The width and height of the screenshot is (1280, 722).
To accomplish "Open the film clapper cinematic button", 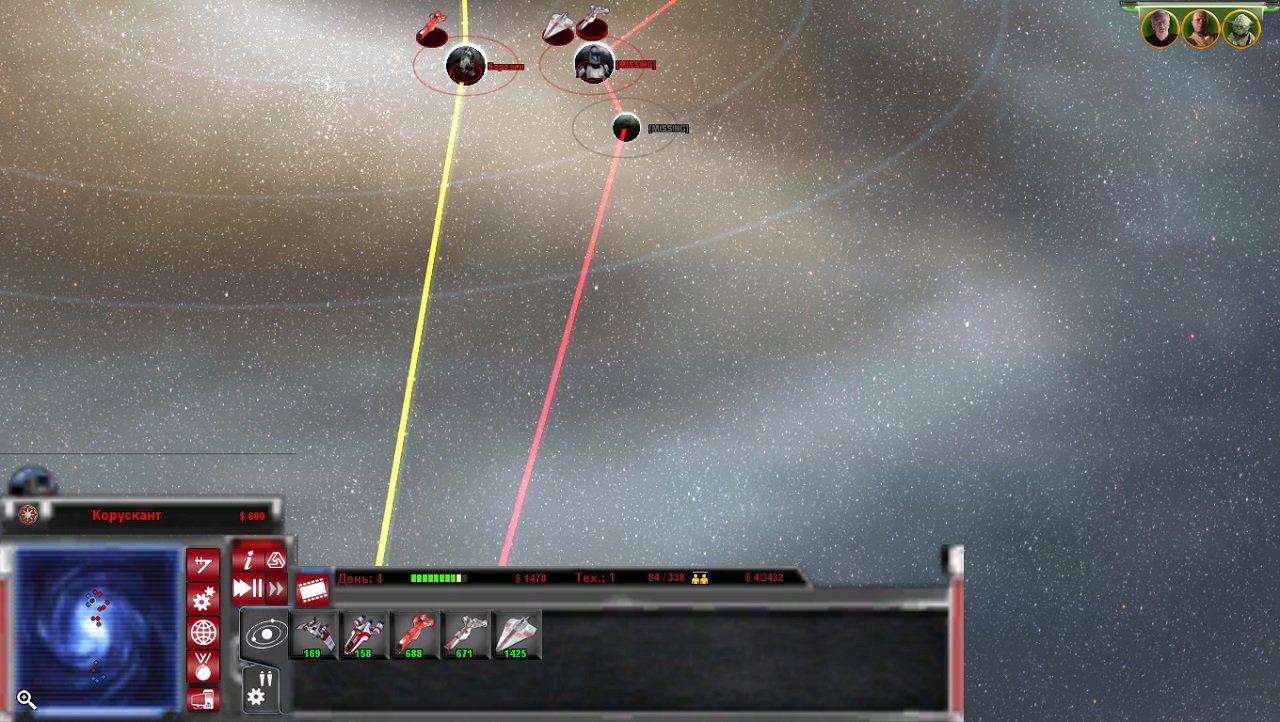I will click(x=313, y=589).
